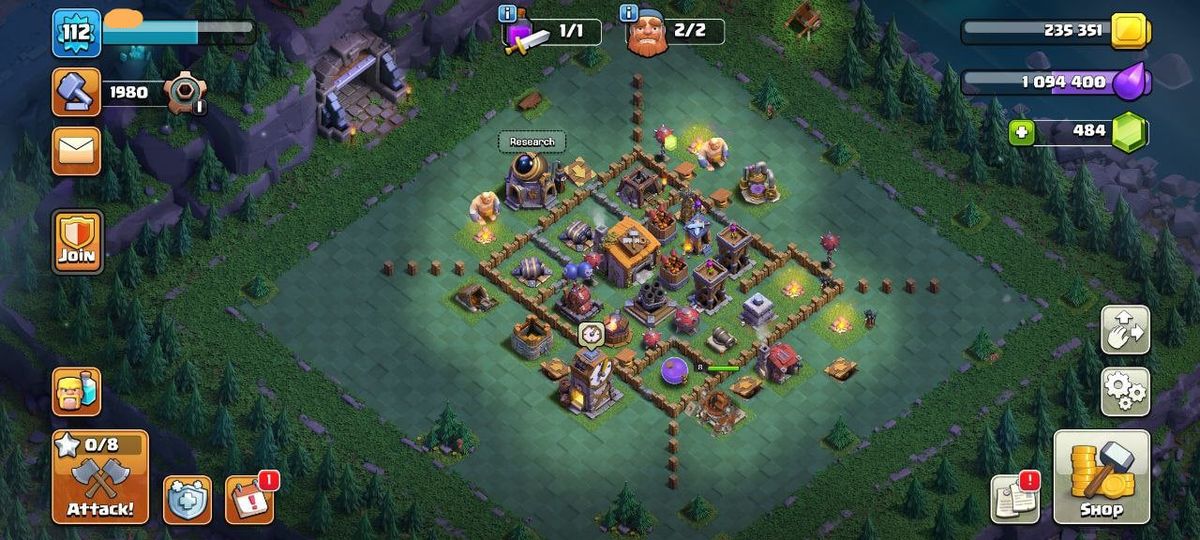Add gems with the green plus button
The height and width of the screenshot is (540, 1200).
point(1021,132)
